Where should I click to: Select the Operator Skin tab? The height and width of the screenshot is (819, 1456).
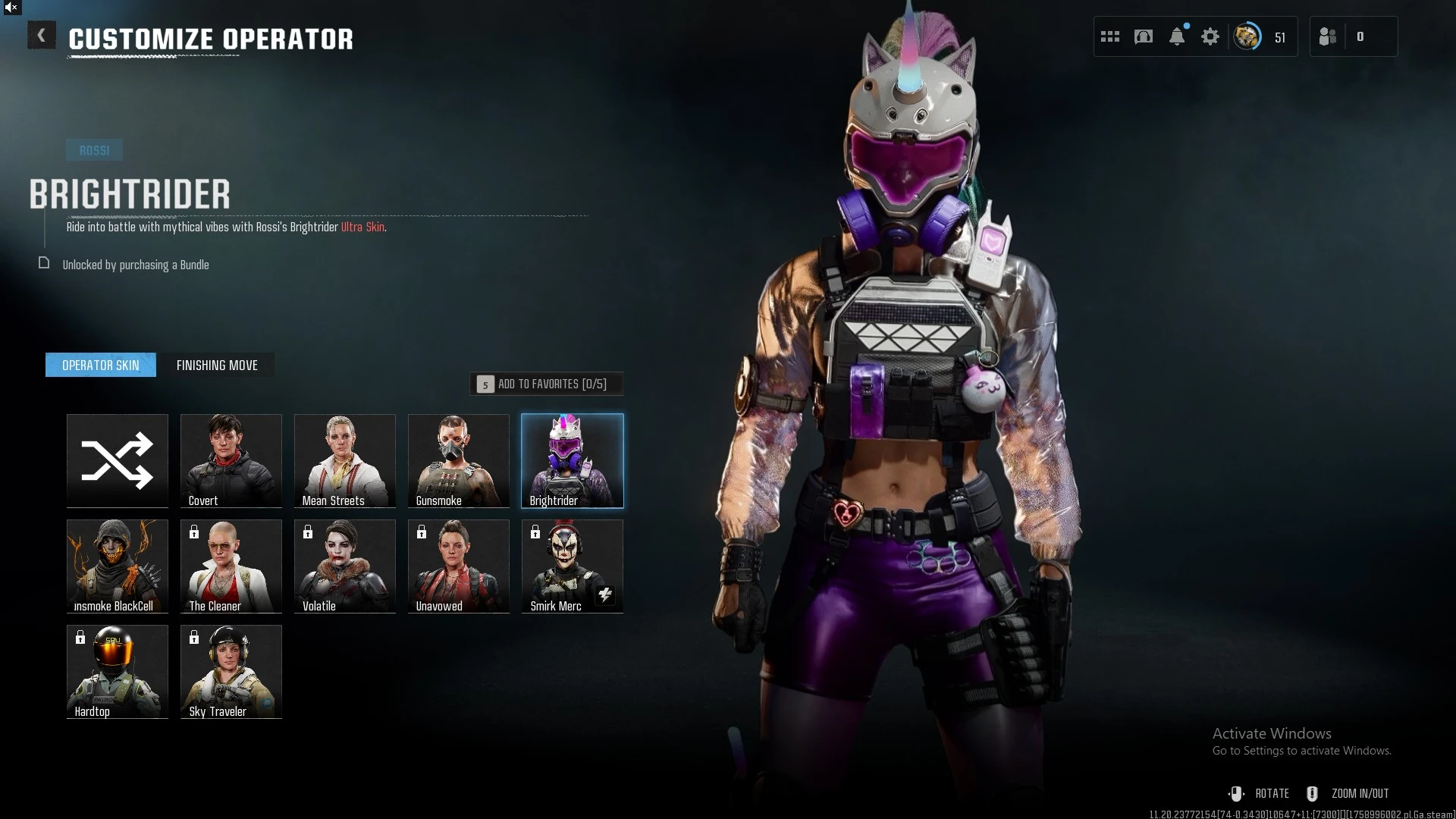(101, 365)
